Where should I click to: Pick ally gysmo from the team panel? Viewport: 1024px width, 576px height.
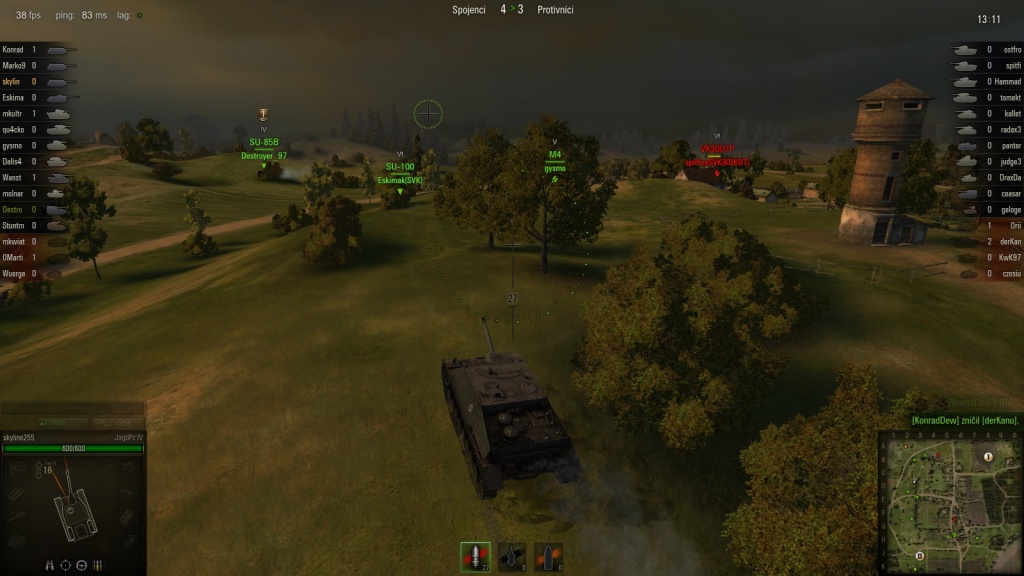14,145
